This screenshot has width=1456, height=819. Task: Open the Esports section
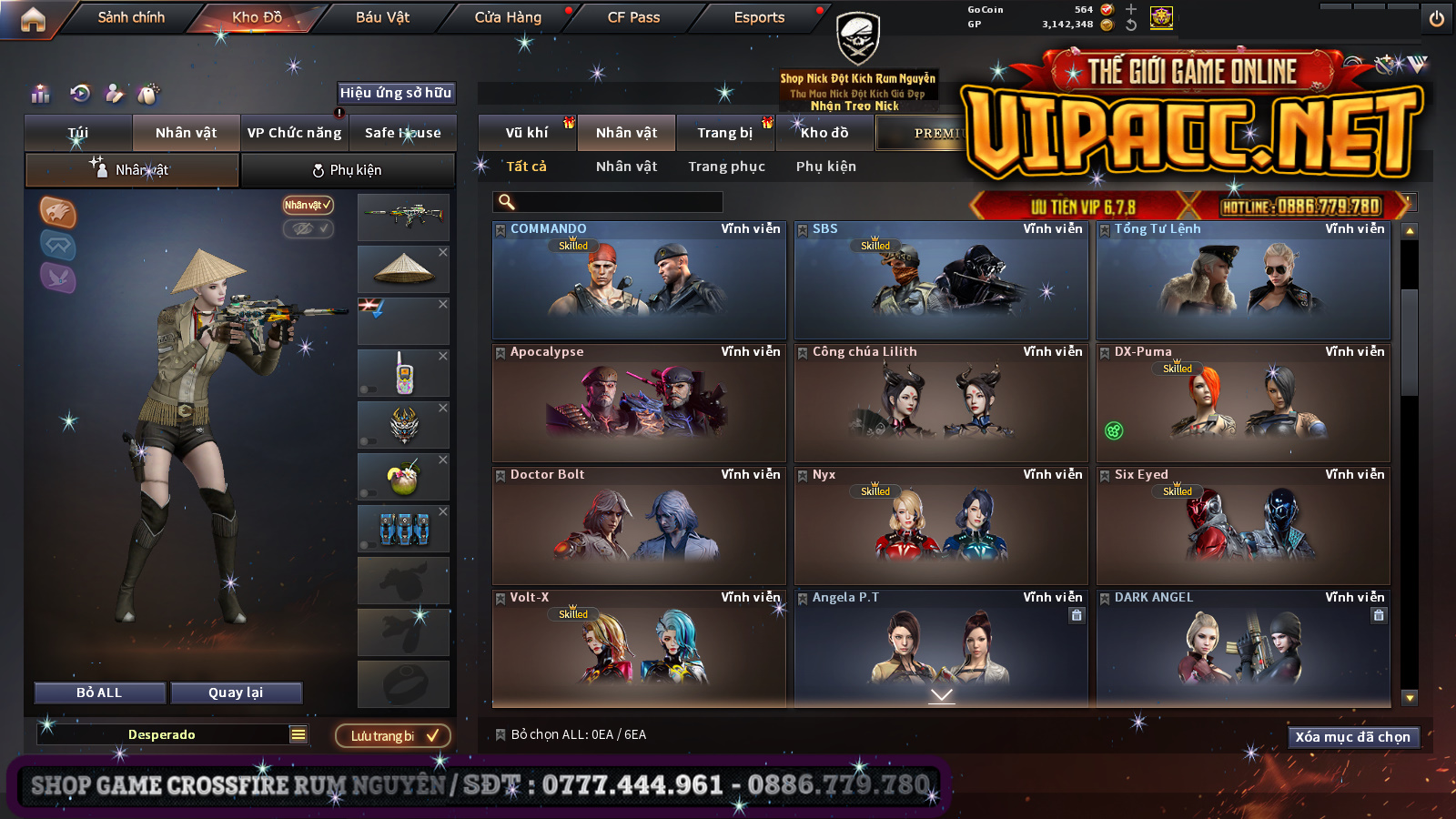tap(759, 17)
